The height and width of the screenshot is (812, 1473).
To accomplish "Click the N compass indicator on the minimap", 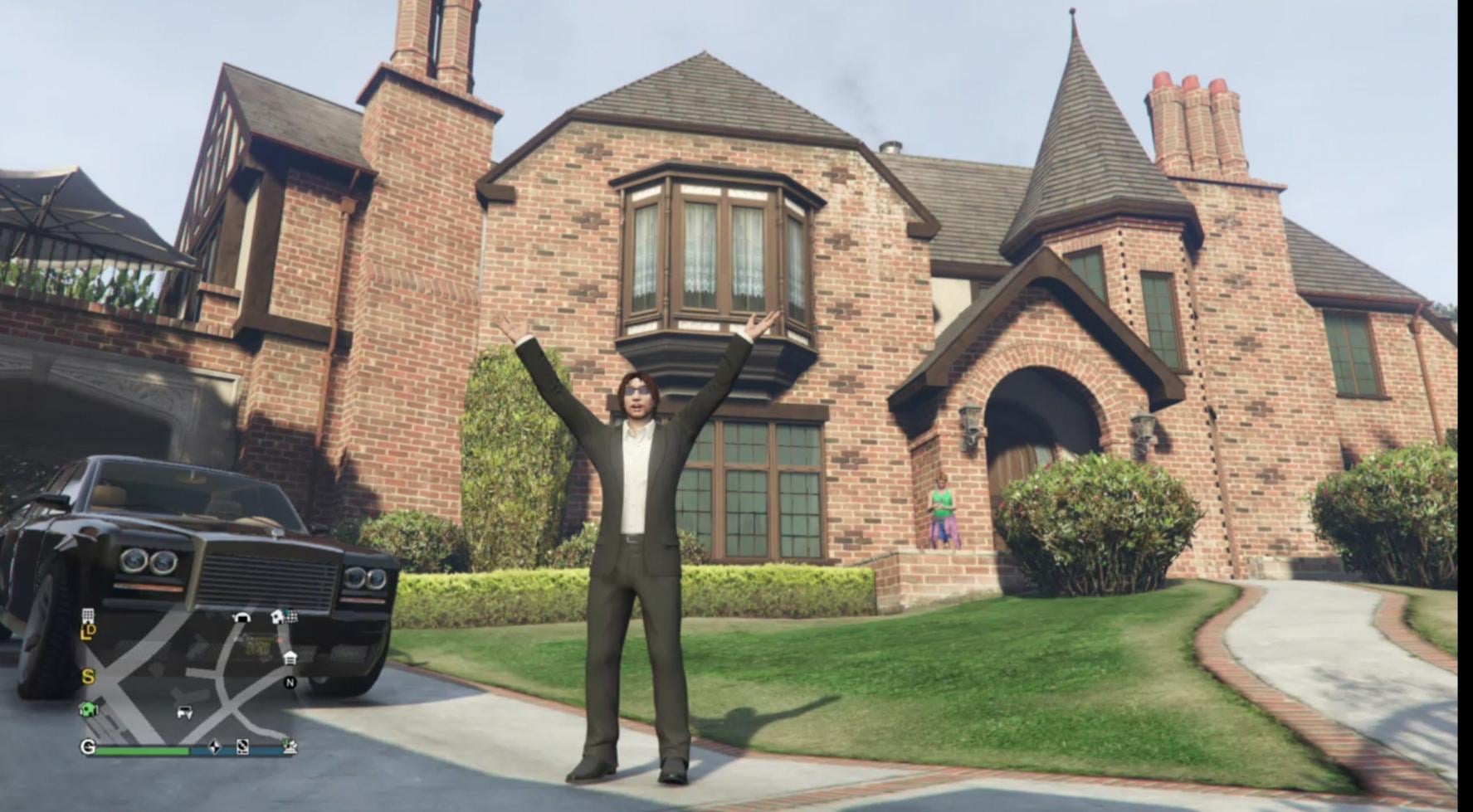I will click(x=289, y=682).
